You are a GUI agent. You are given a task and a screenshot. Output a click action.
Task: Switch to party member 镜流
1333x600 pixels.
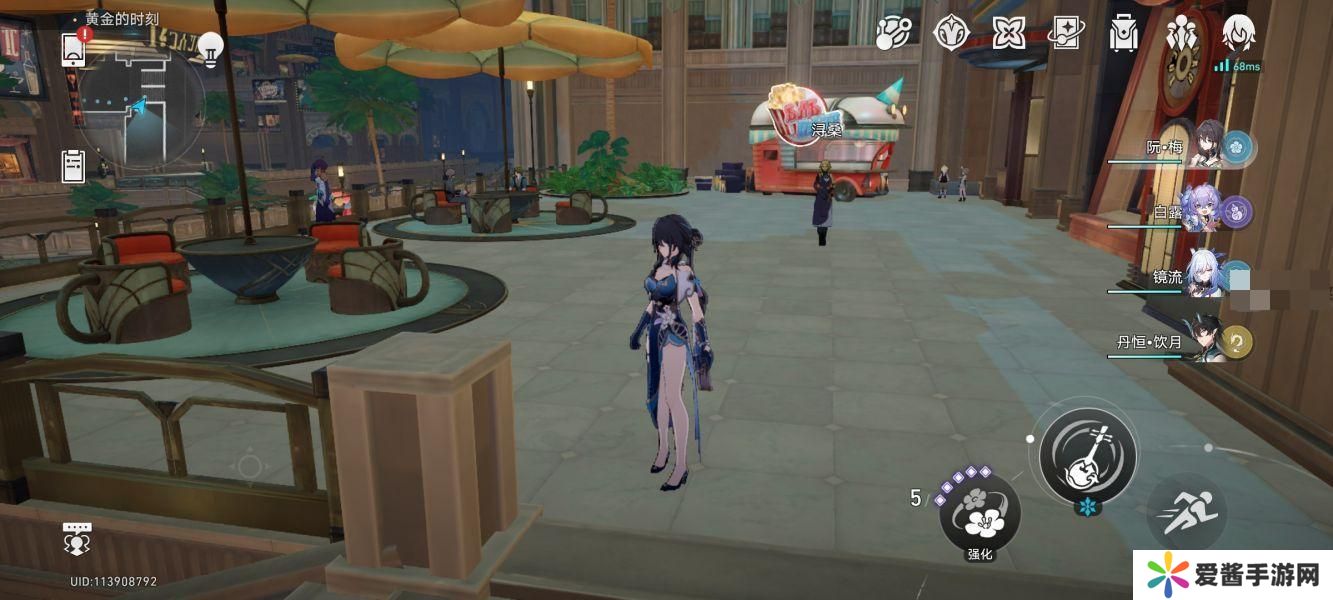click(1205, 276)
